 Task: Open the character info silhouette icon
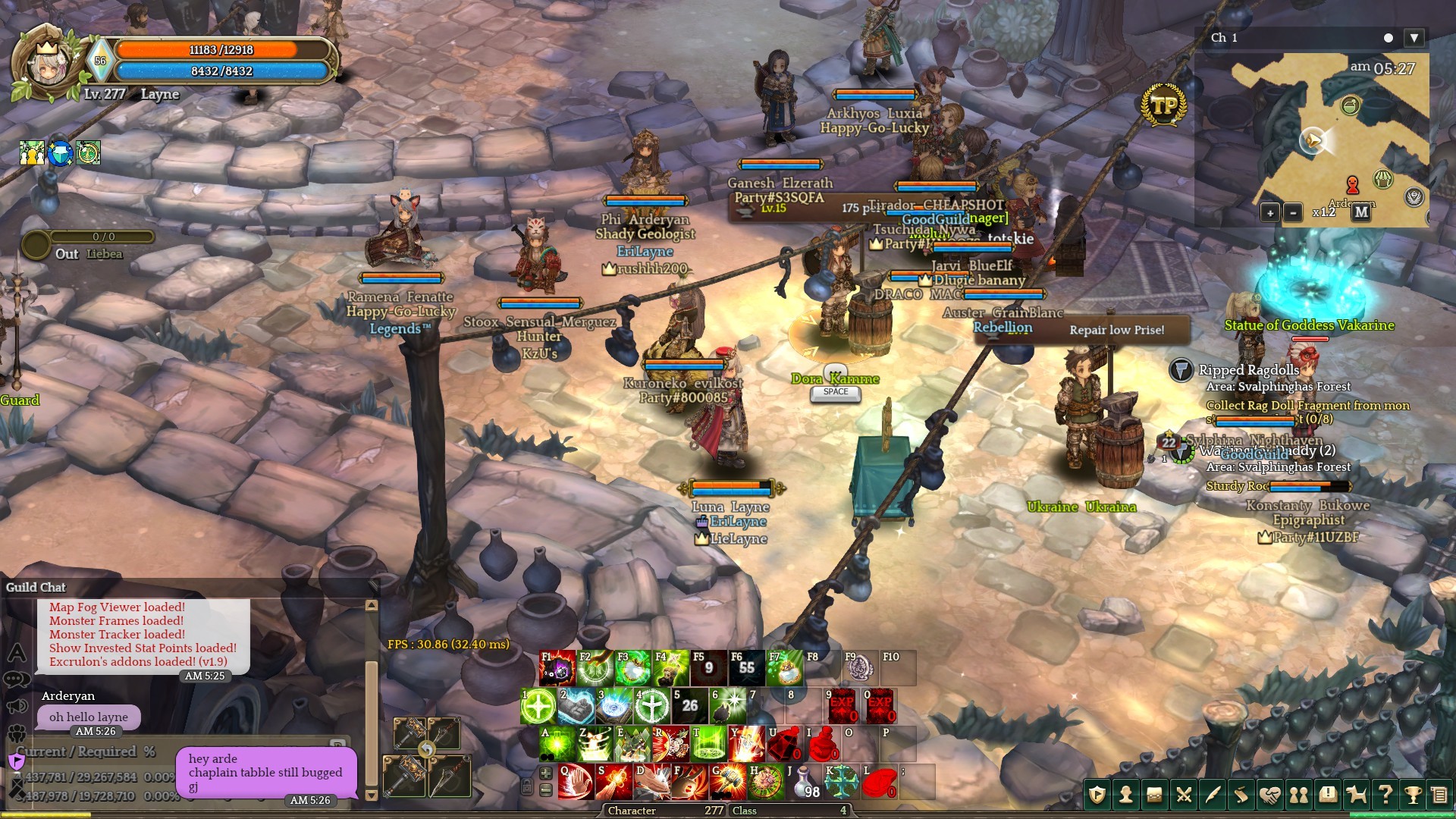click(1126, 795)
